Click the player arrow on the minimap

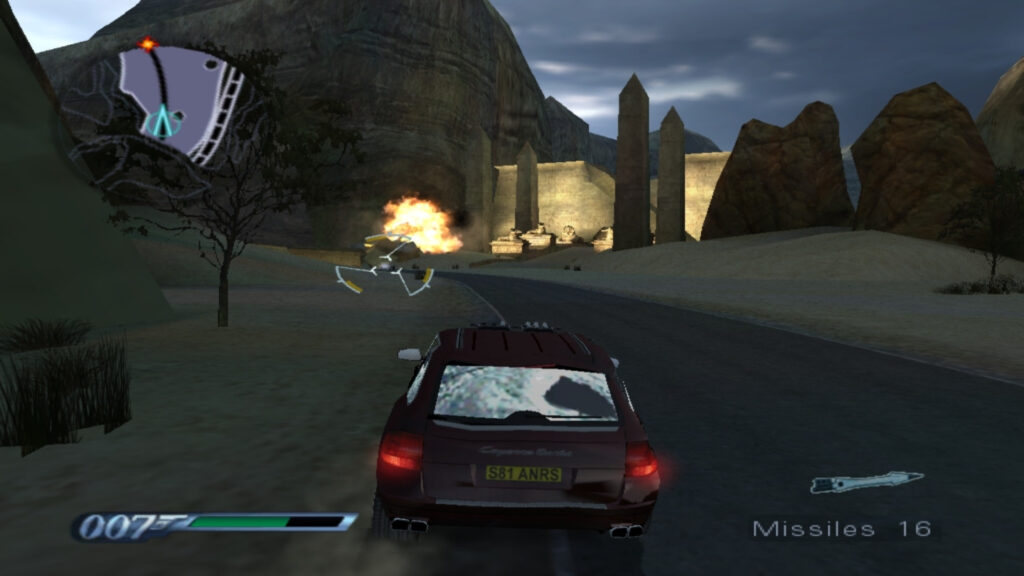(160, 122)
